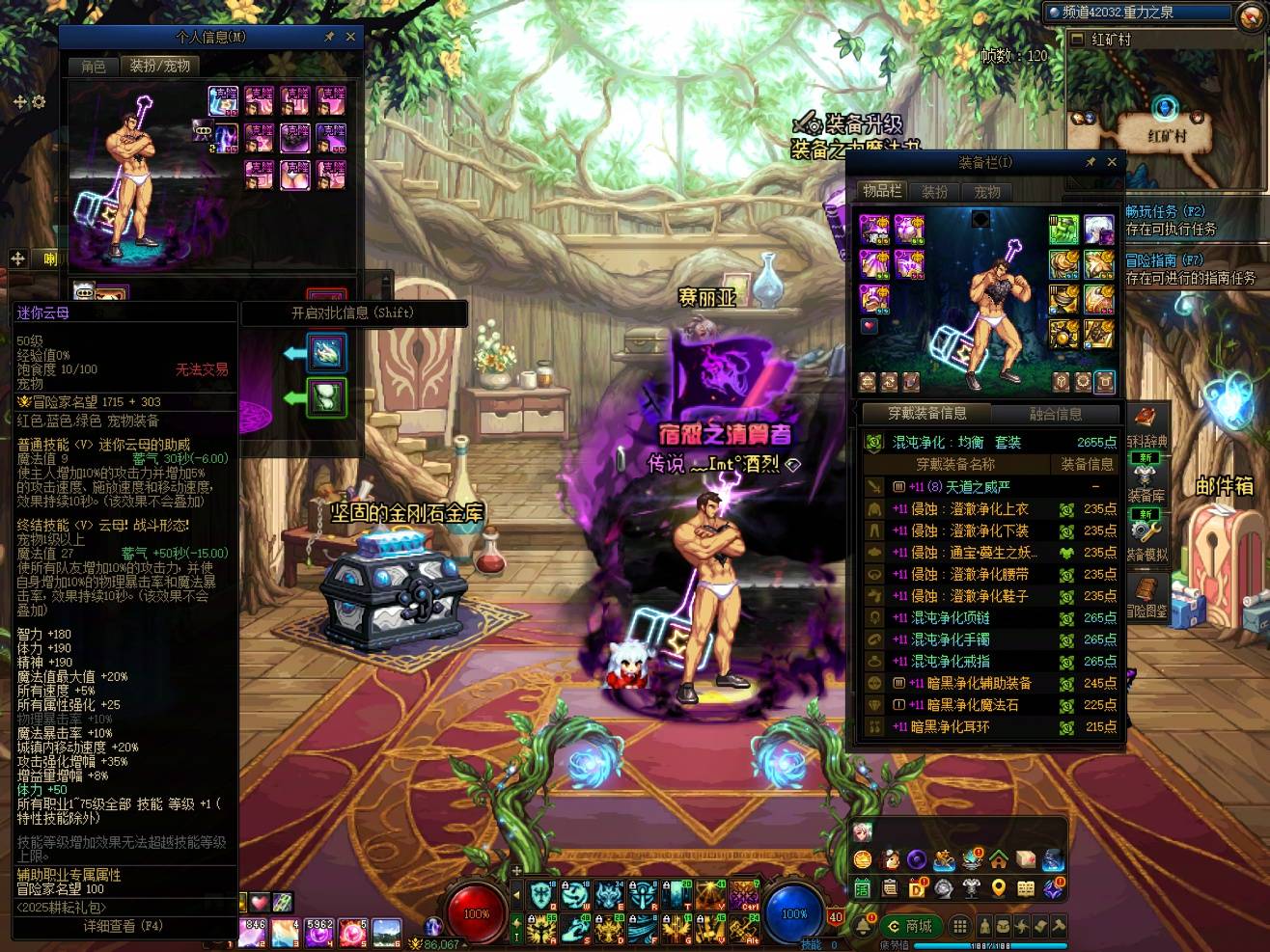Open the green house icon
Viewport: 1270px width, 952px height.
999,858
